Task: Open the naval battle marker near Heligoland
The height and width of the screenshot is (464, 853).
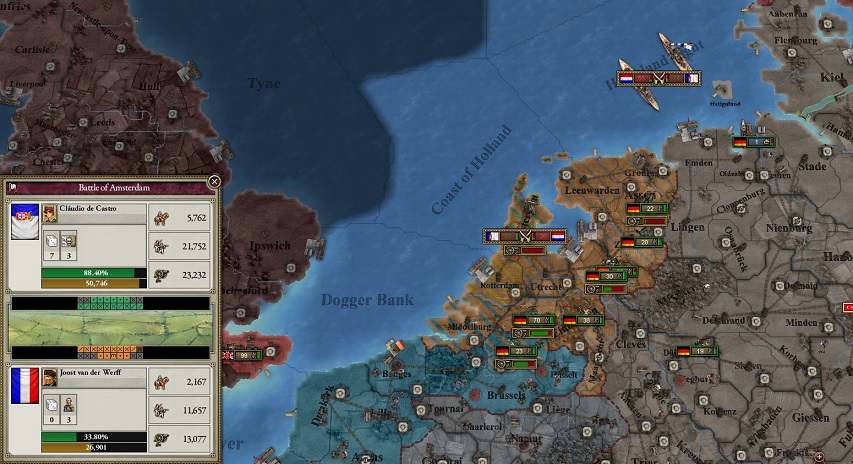Action: coord(658,78)
